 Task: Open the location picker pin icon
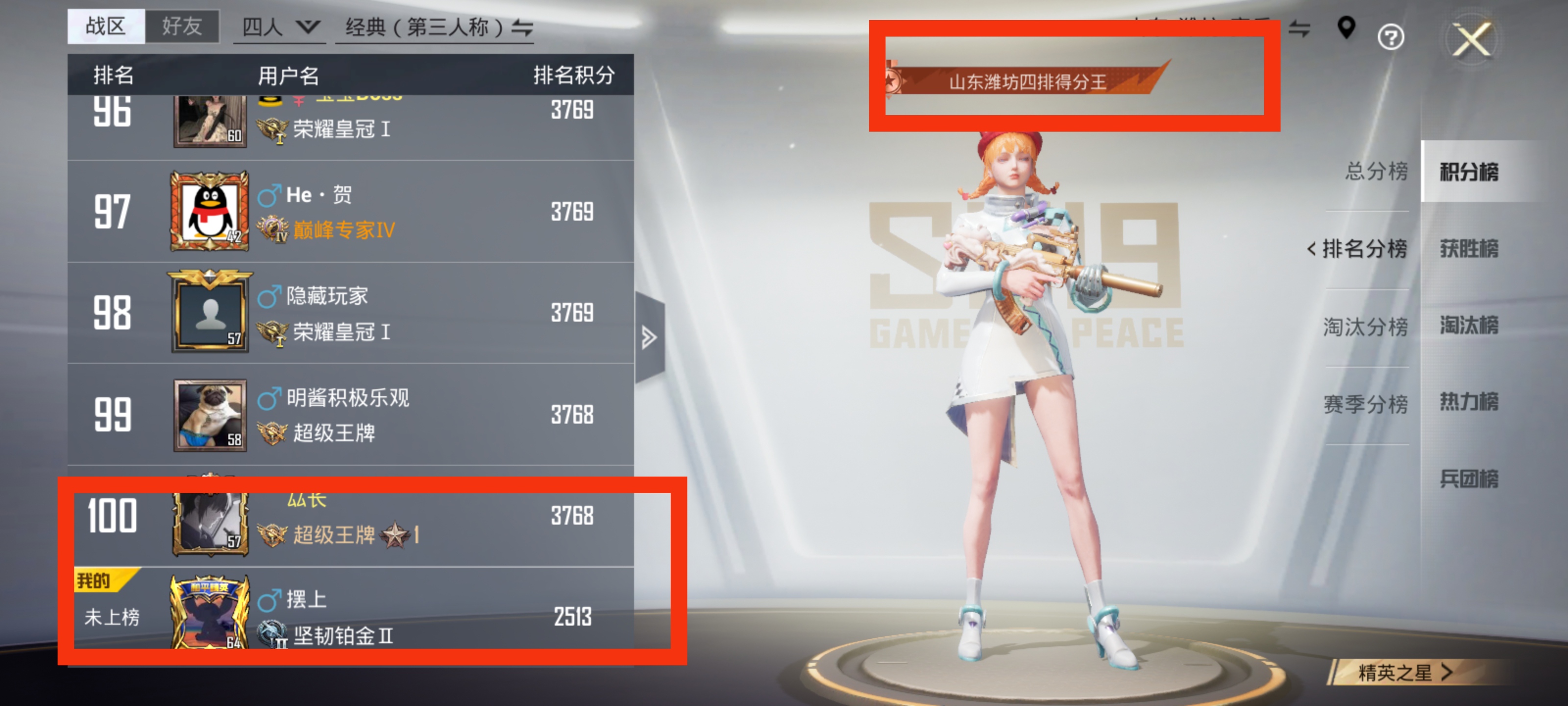click(1347, 28)
